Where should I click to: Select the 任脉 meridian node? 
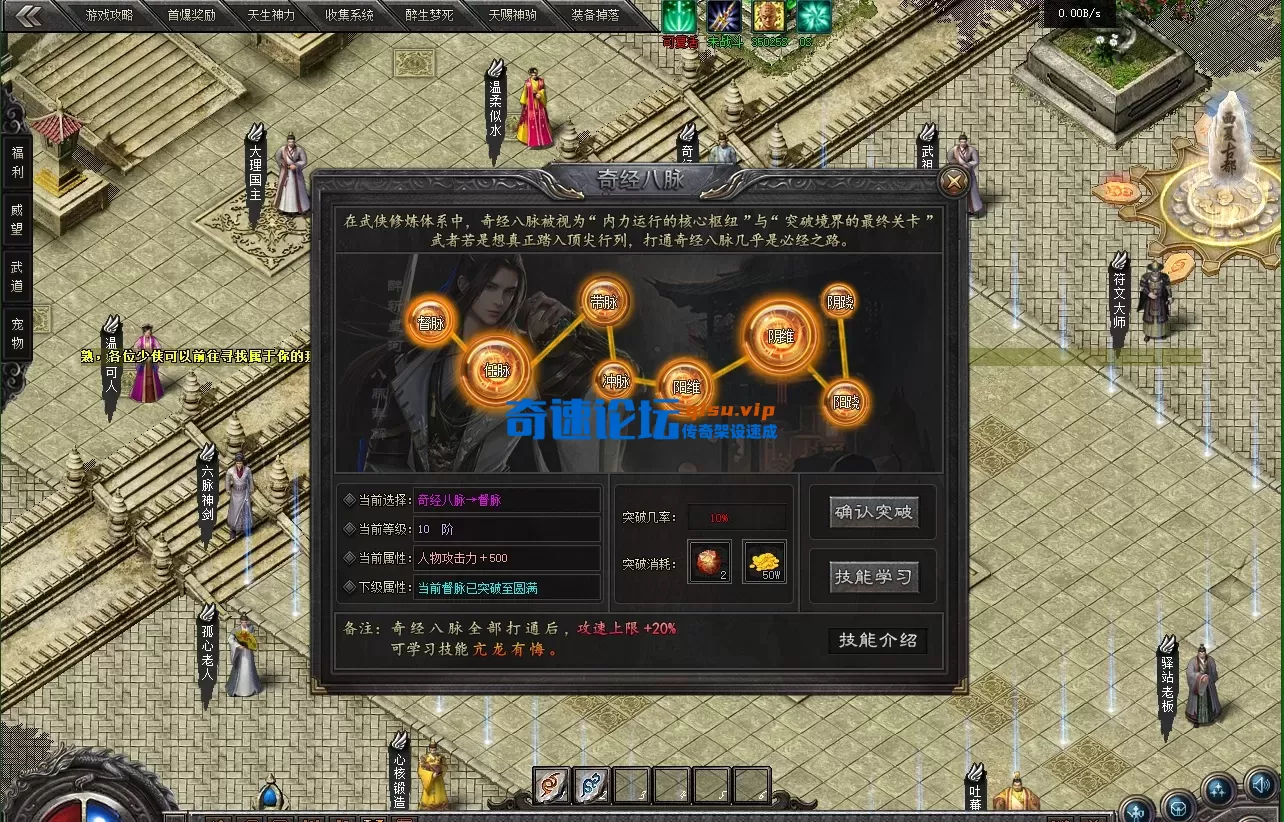[498, 370]
